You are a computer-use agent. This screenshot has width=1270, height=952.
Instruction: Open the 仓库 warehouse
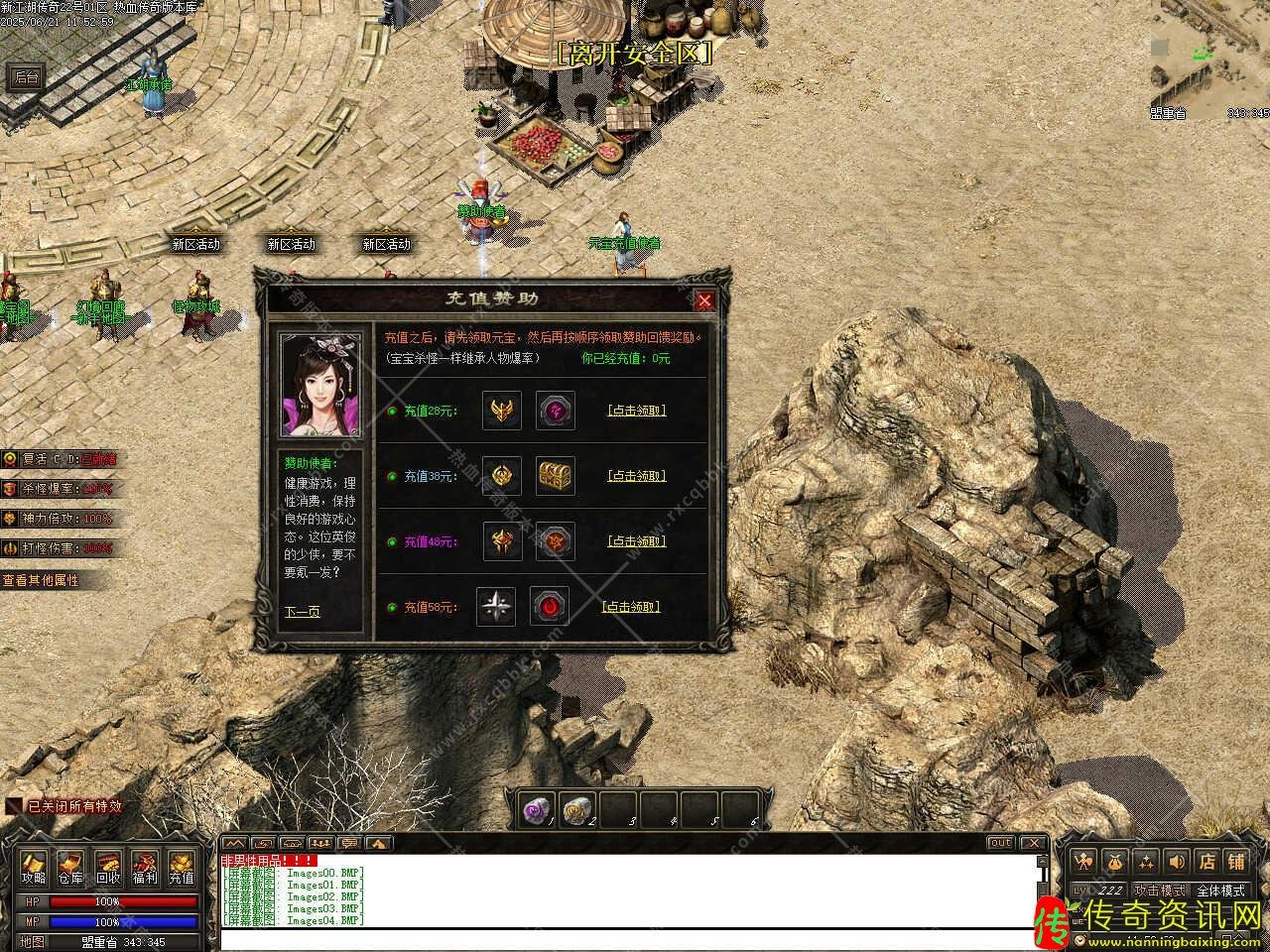coord(70,868)
